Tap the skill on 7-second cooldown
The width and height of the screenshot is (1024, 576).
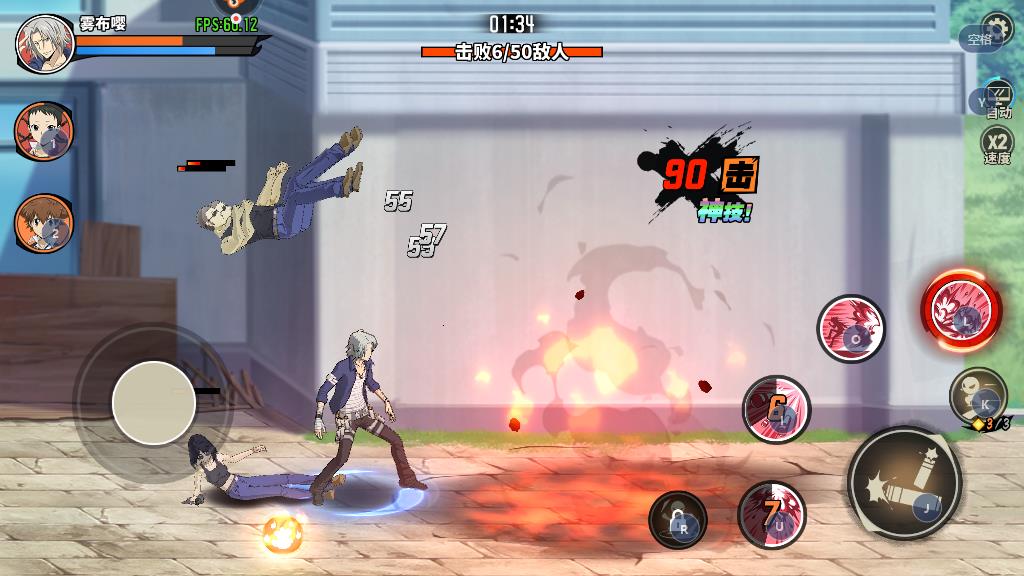[x=771, y=514]
